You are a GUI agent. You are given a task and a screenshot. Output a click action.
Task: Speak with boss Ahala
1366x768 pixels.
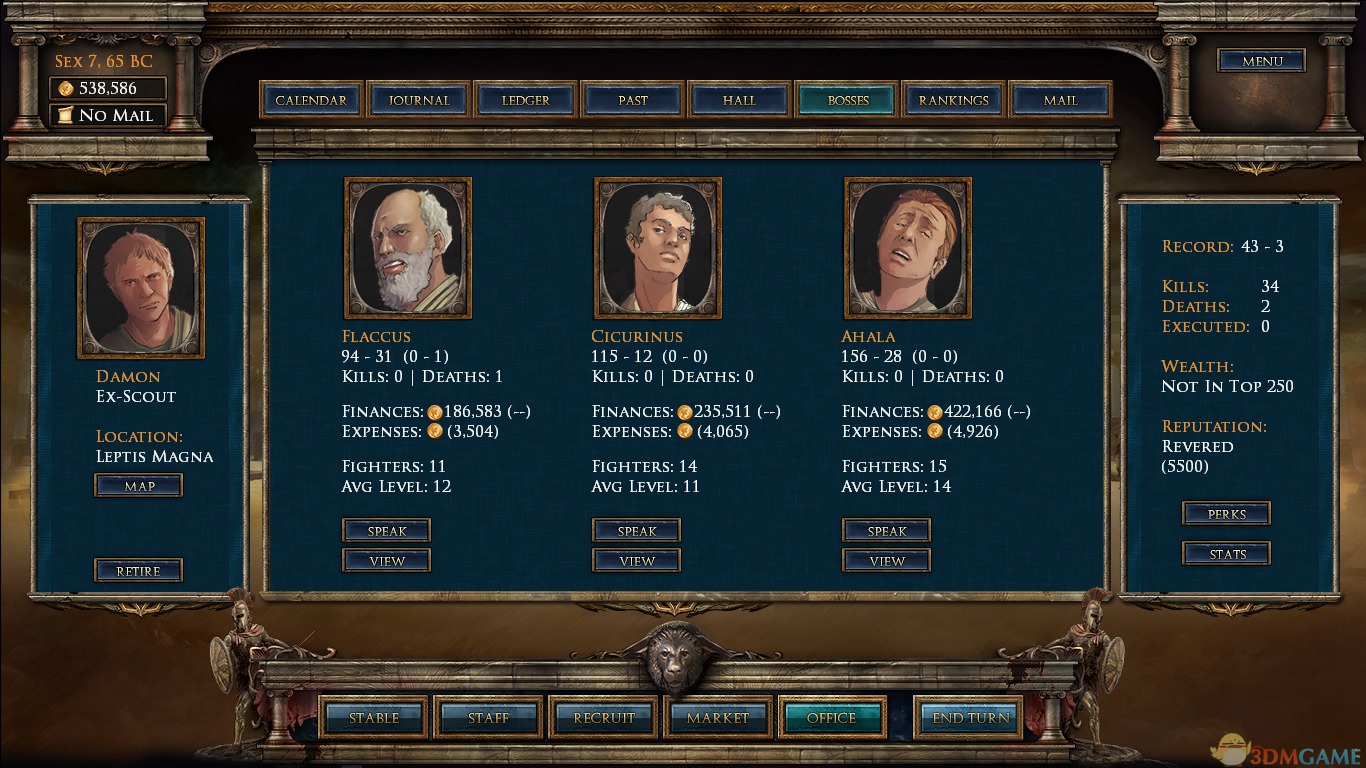click(887, 531)
